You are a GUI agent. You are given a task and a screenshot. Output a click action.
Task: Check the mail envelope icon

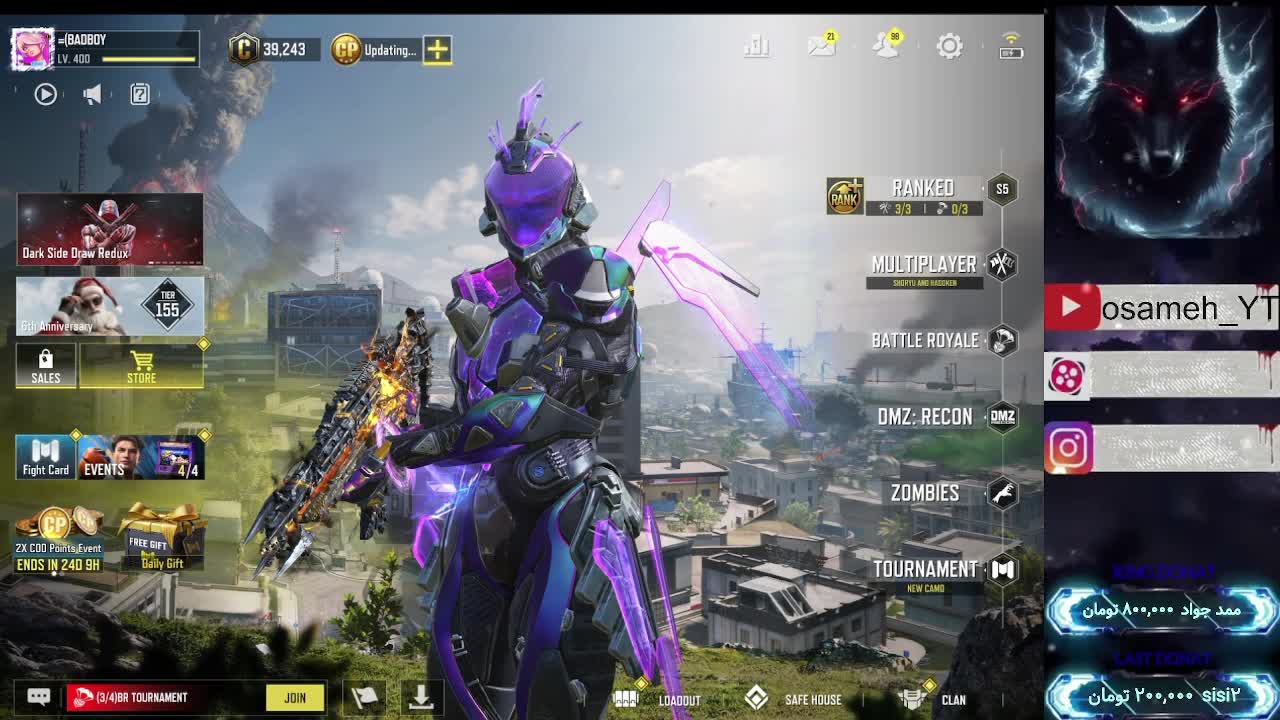click(821, 46)
